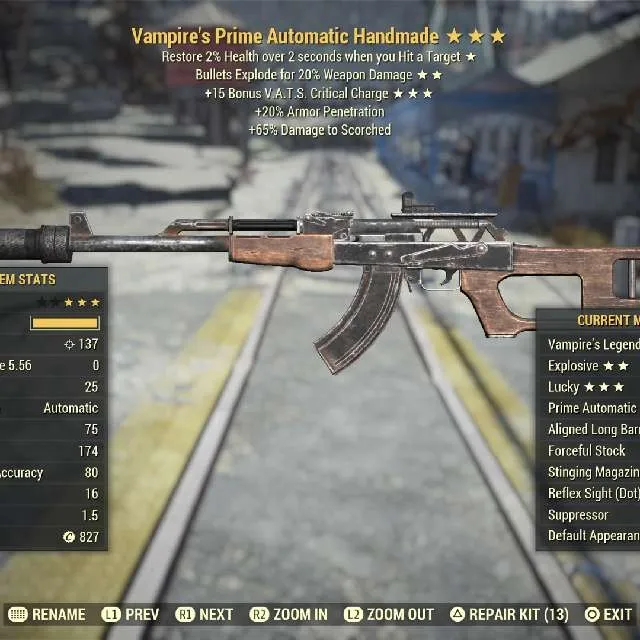Go to the Prev item
Viewport: 640px width, 640px height.
[132, 614]
